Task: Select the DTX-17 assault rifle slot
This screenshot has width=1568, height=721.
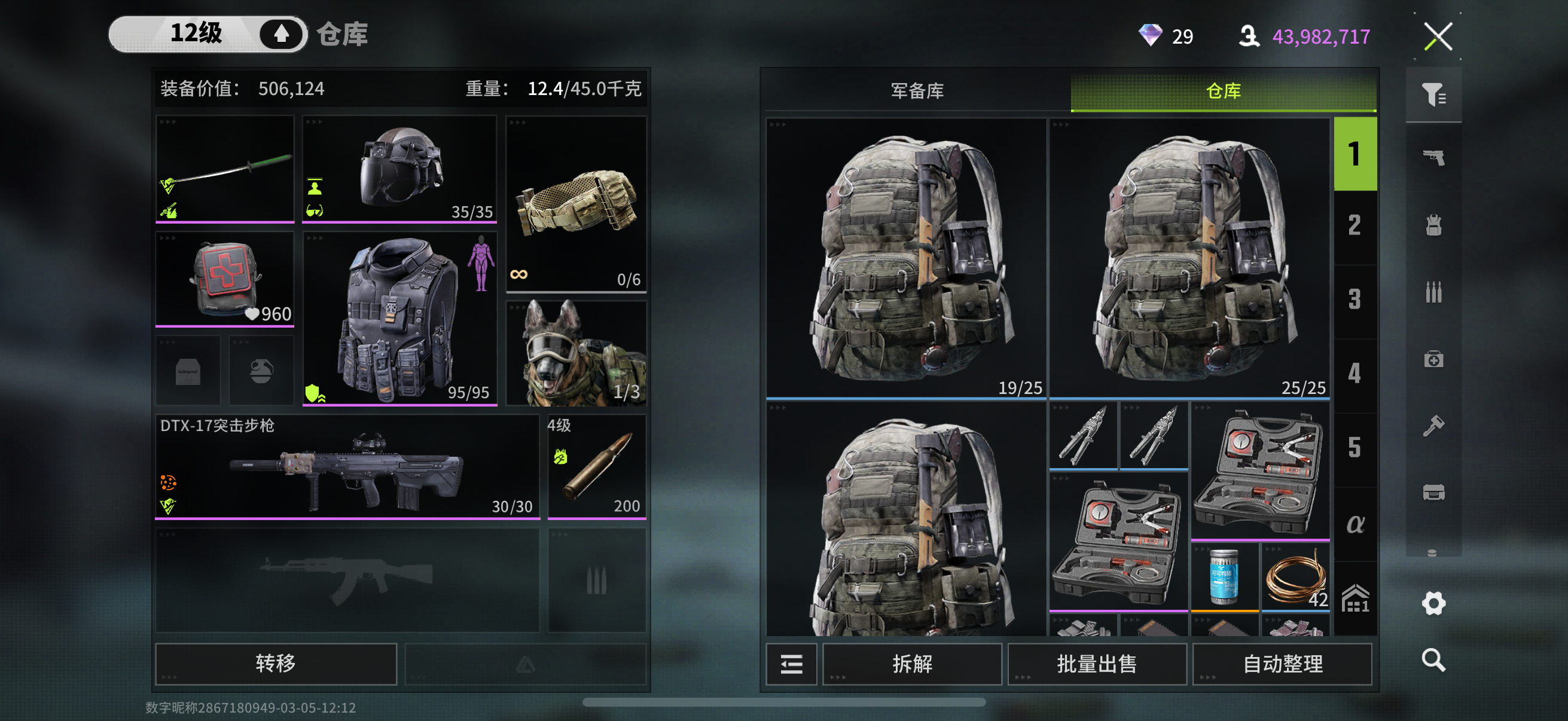Action: point(347,468)
